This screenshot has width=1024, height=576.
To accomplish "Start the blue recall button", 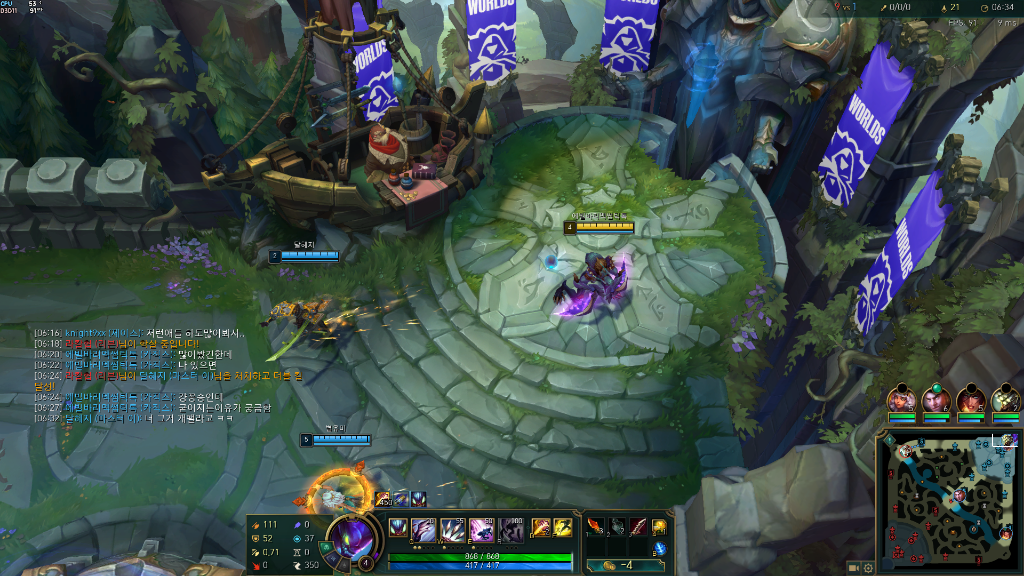I will click(x=660, y=549).
